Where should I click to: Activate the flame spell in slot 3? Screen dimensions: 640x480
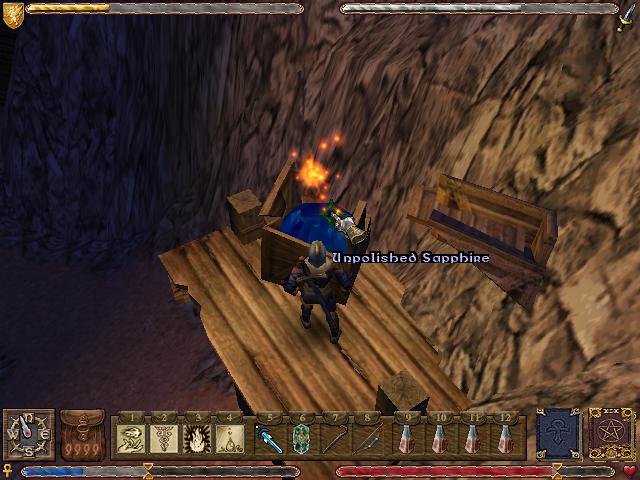coord(197,437)
